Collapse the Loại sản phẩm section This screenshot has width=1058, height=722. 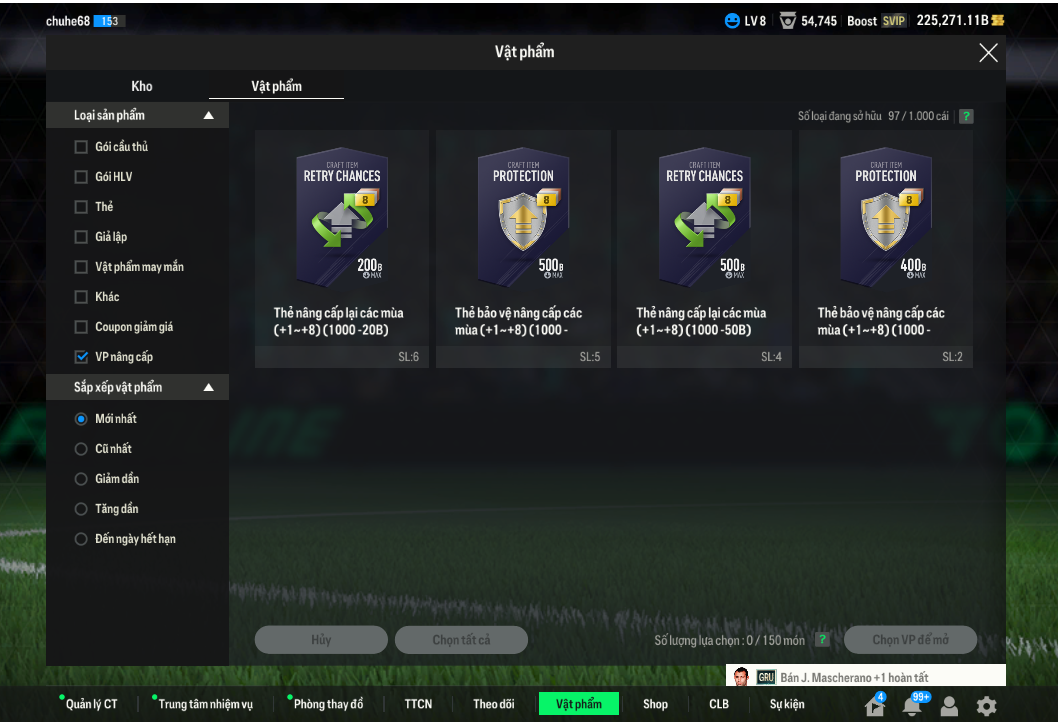pyautogui.click(x=208, y=116)
